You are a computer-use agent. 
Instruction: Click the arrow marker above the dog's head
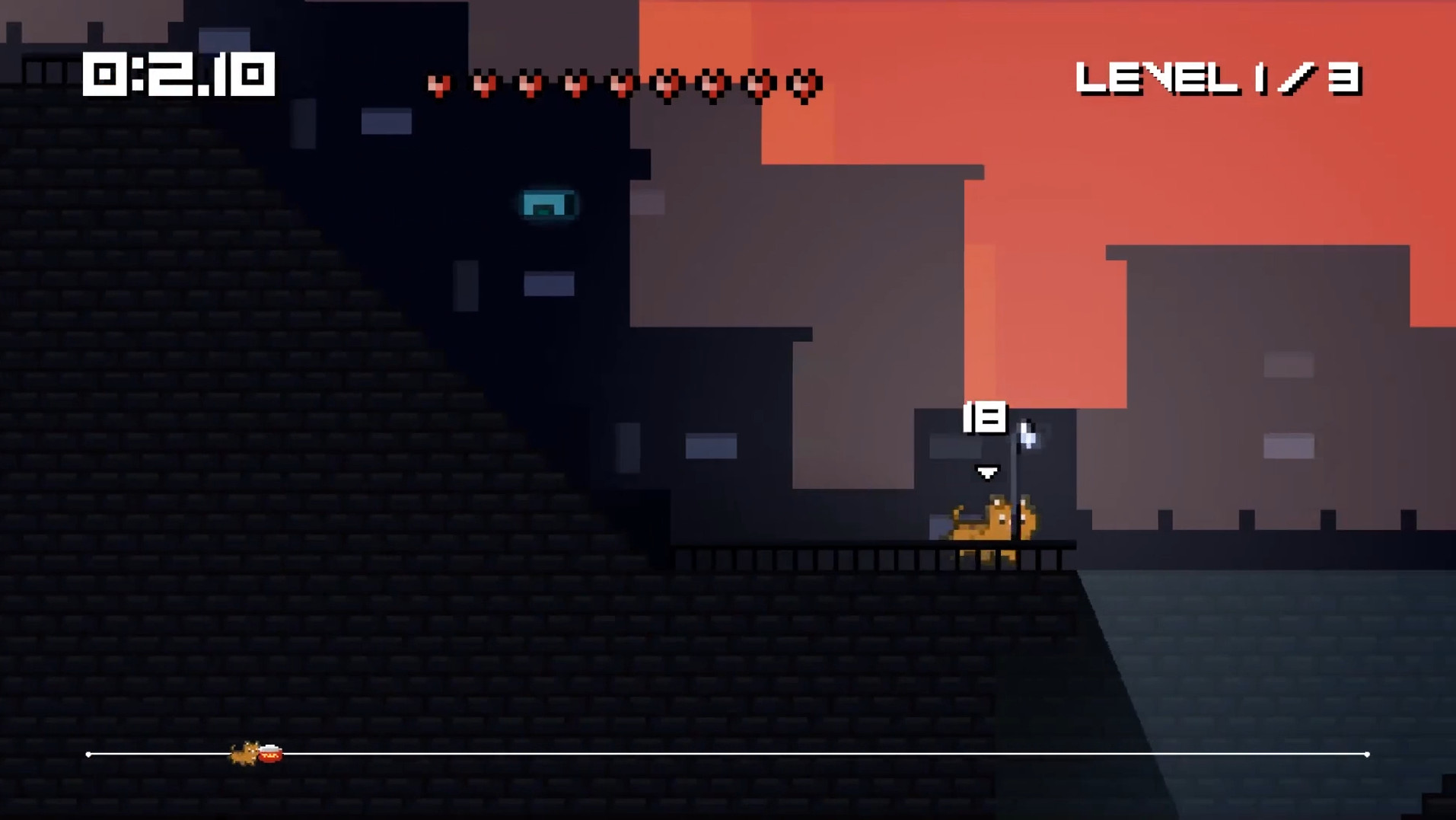point(987,472)
